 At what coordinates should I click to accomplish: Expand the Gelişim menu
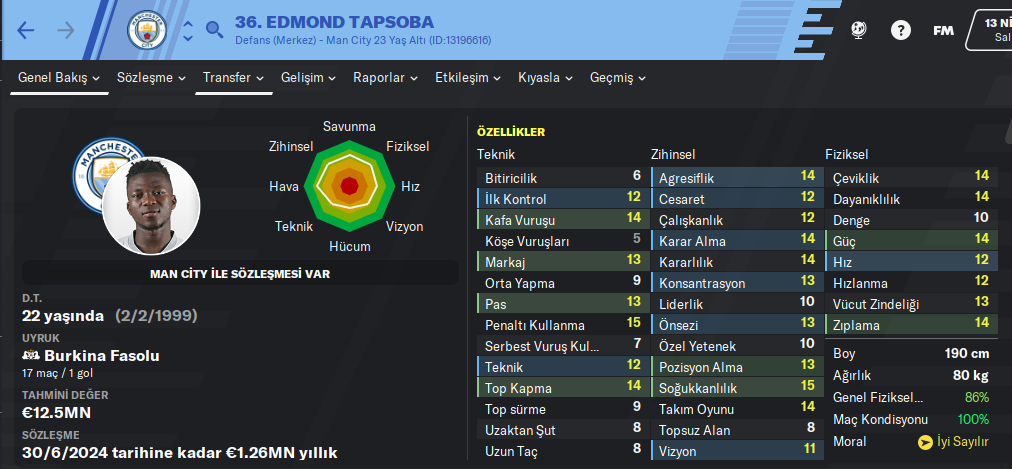308,77
